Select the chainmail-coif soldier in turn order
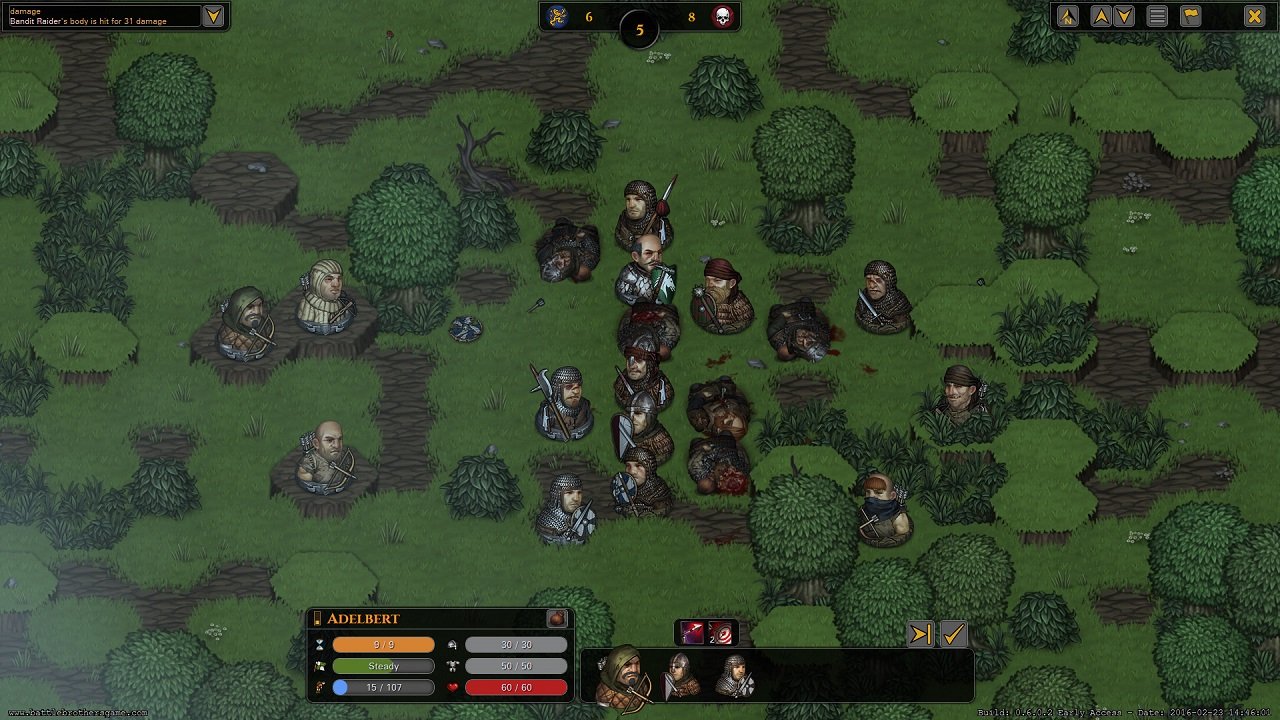This screenshot has height=720, width=1280. 735,676
